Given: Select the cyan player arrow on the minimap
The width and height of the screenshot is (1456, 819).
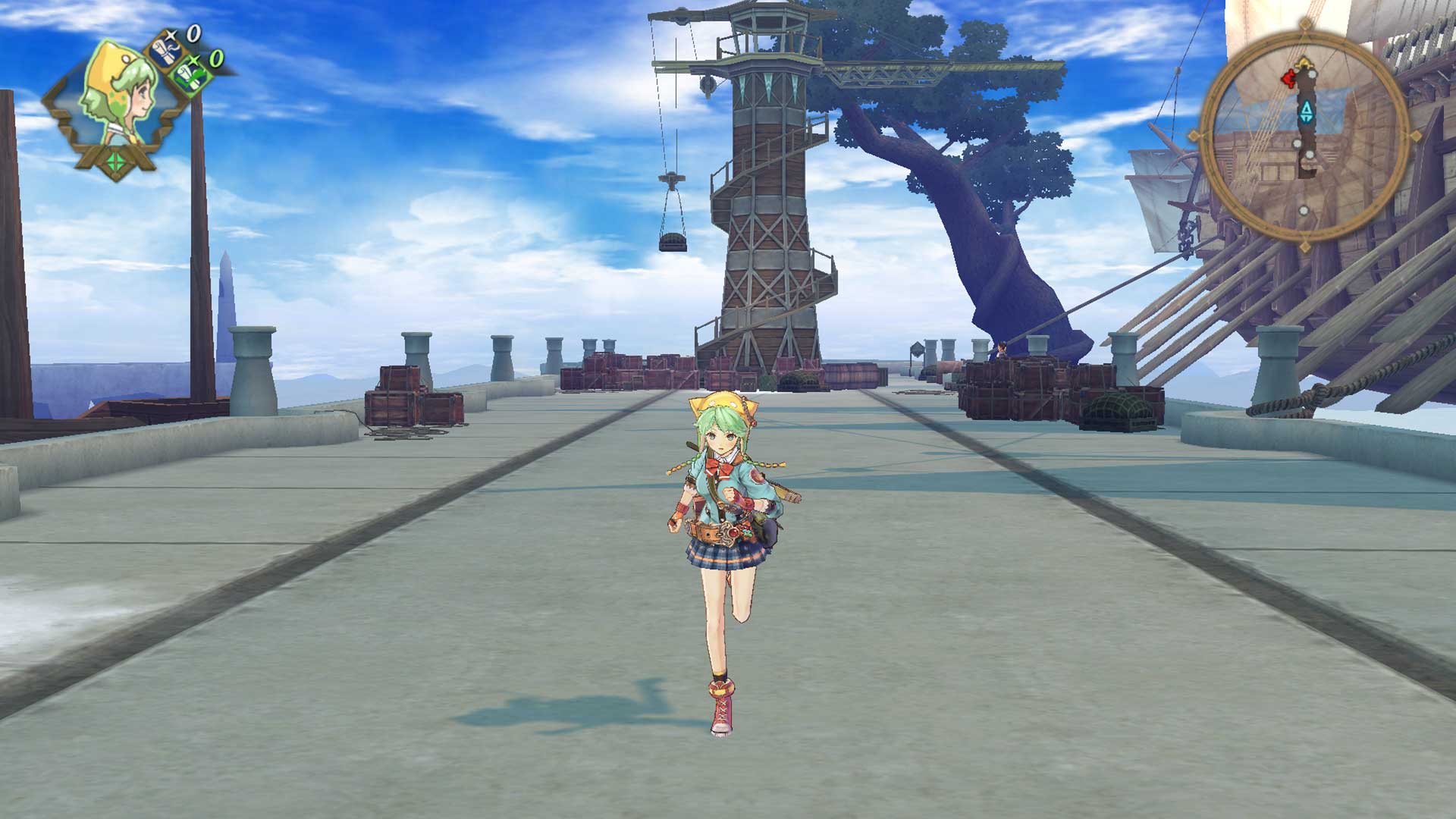Looking at the screenshot, I should pyautogui.click(x=1307, y=111).
